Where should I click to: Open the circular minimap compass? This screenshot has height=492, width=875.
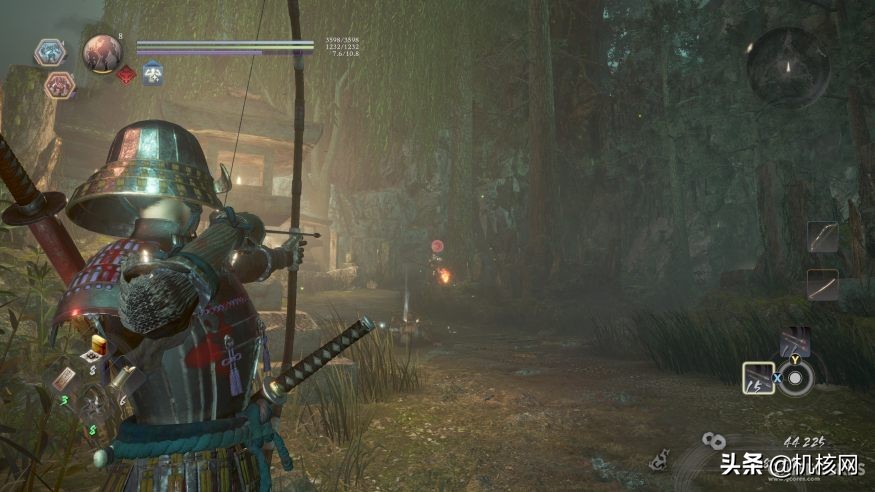(x=787, y=67)
